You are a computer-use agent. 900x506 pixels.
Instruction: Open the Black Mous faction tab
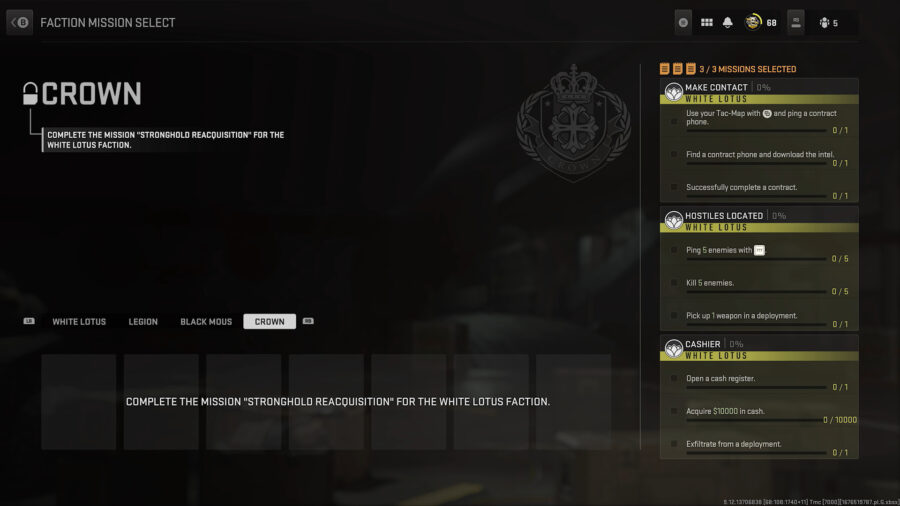pos(206,322)
